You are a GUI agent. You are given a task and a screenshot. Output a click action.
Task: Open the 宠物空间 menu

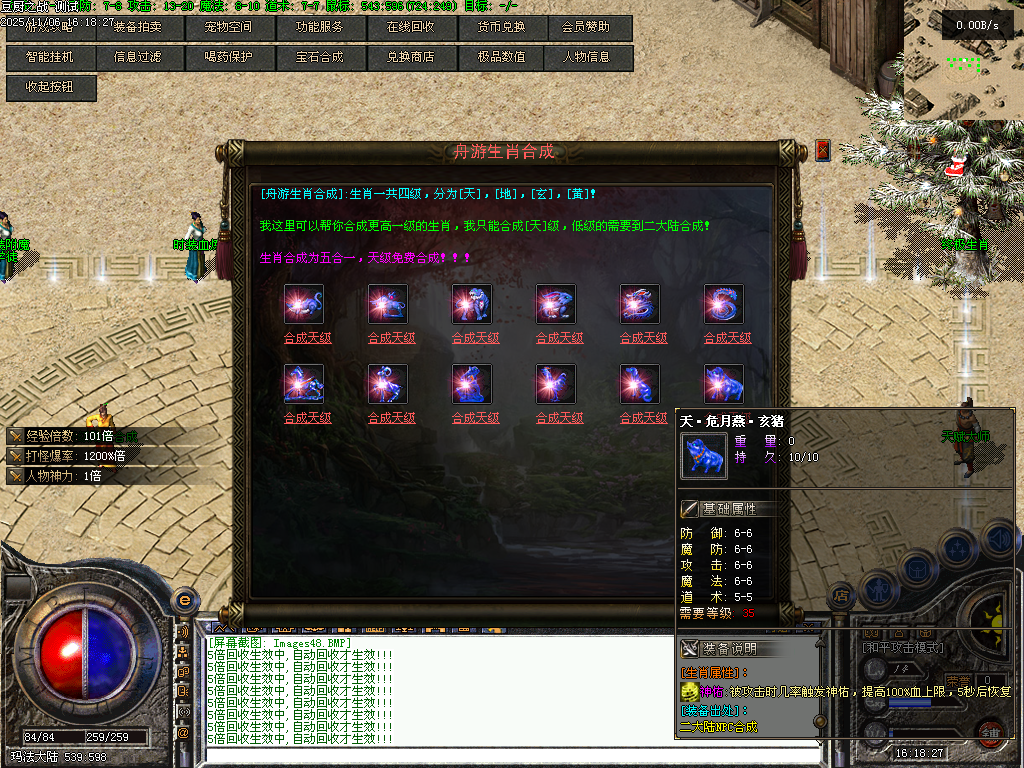pyautogui.click(x=229, y=27)
